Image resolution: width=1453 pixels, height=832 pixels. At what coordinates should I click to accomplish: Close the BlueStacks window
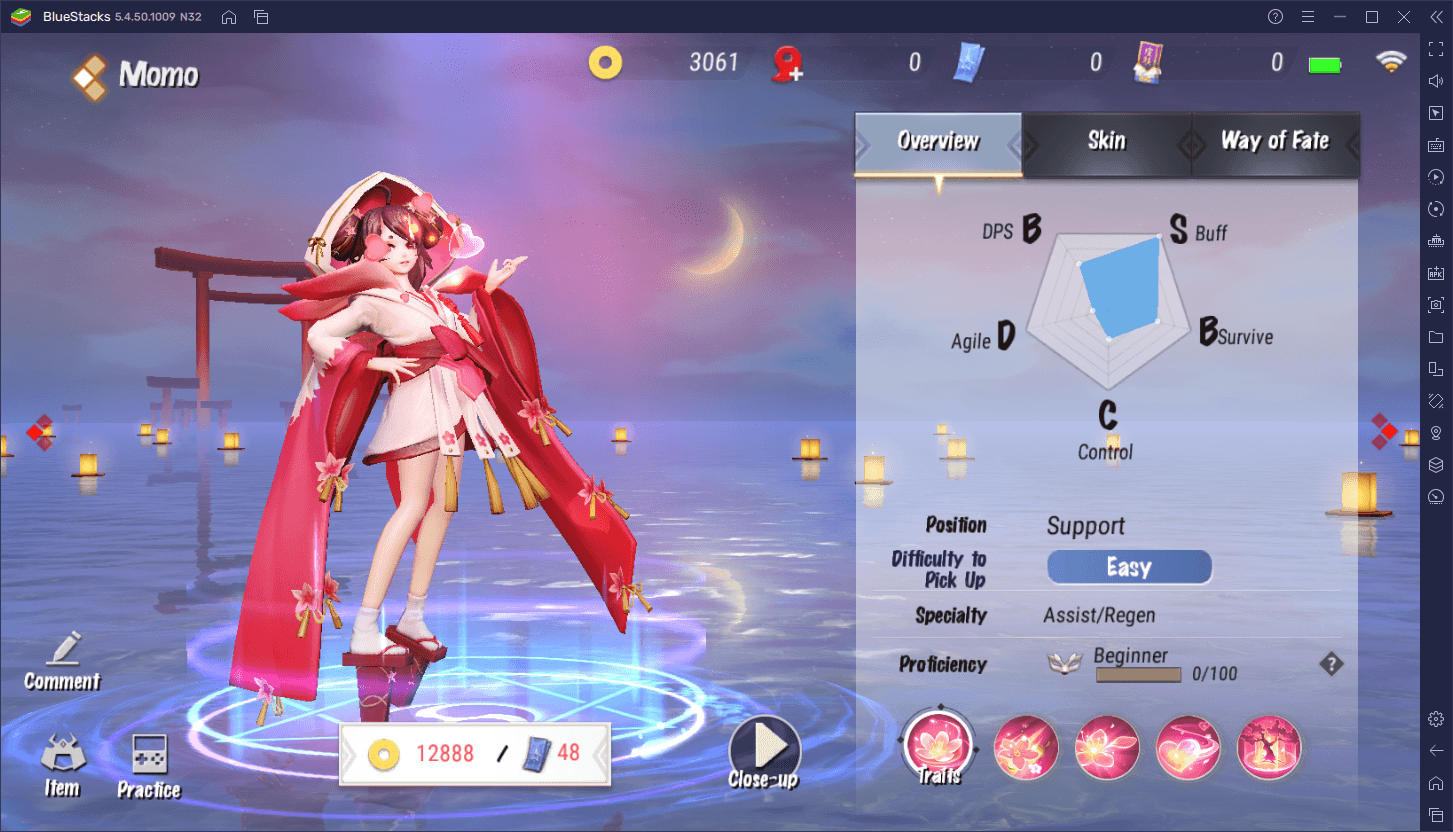pos(1404,17)
